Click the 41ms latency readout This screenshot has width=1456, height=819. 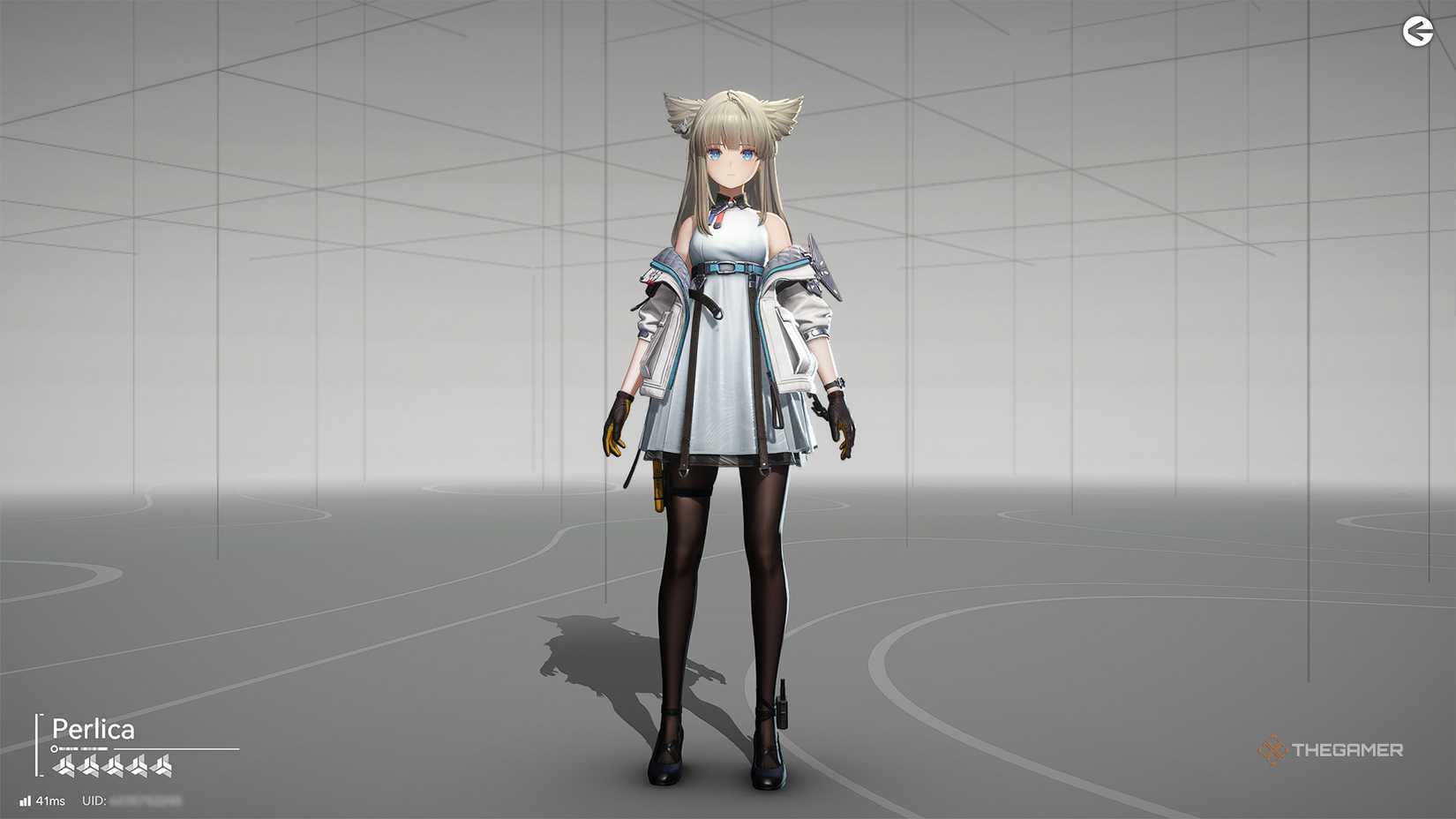[50, 800]
